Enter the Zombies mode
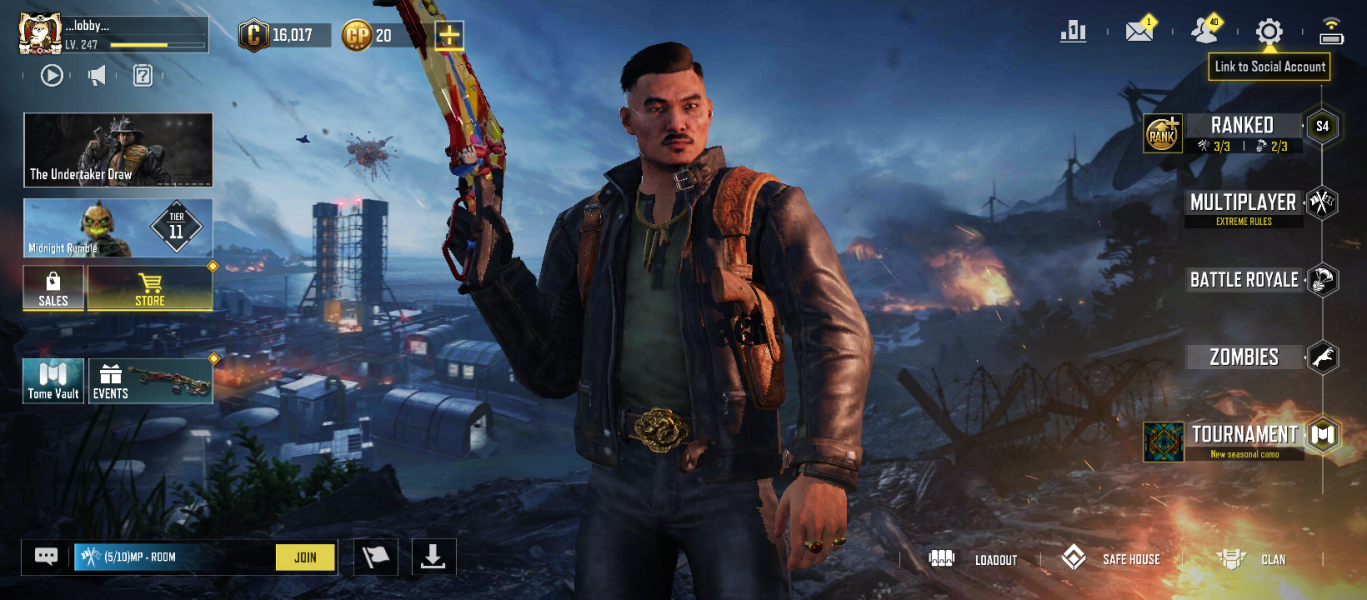Viewport: 1367px width, 600px height. [1244, 357]
